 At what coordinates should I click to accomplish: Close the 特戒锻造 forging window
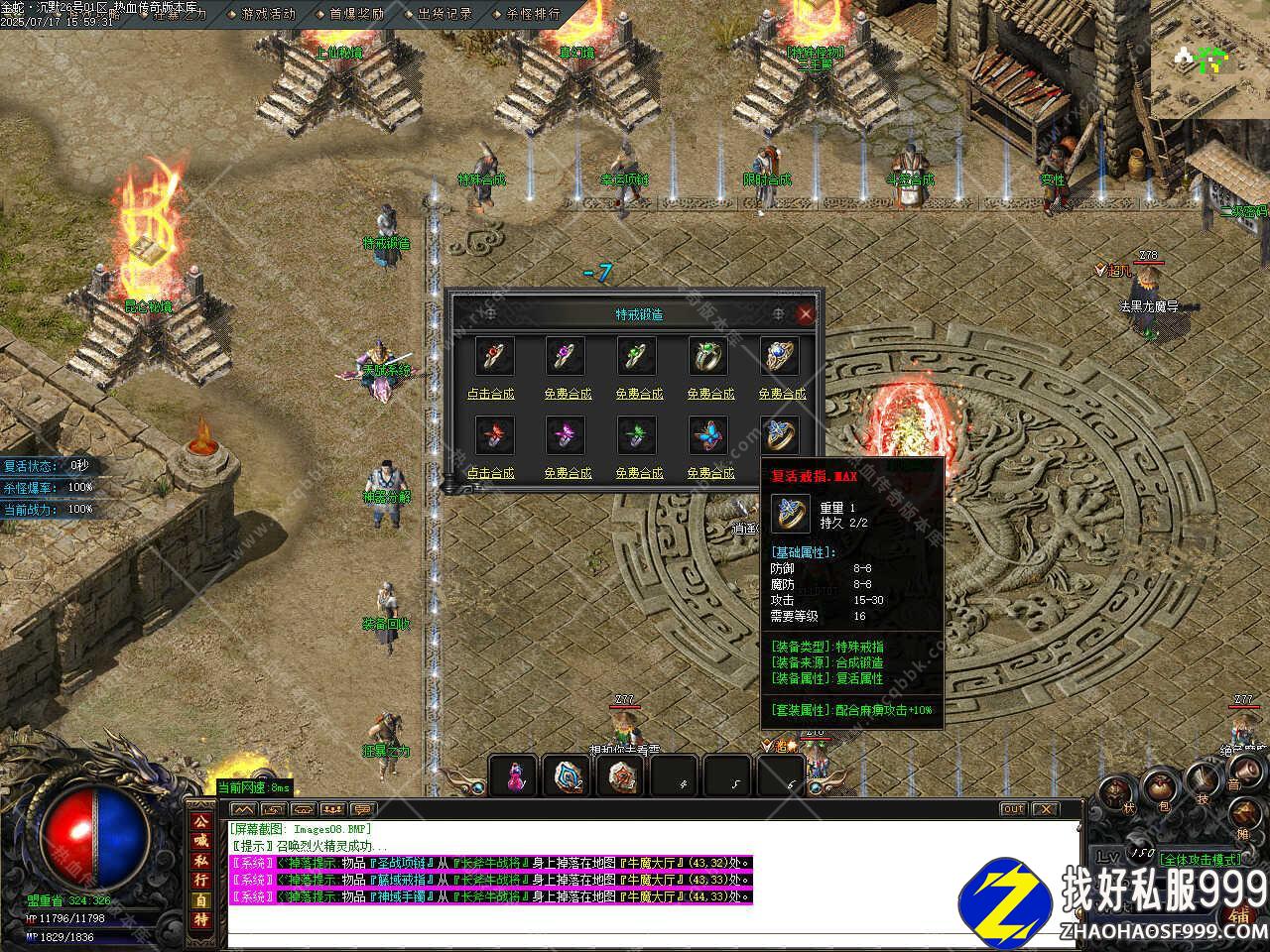click(x=806, y=314)
